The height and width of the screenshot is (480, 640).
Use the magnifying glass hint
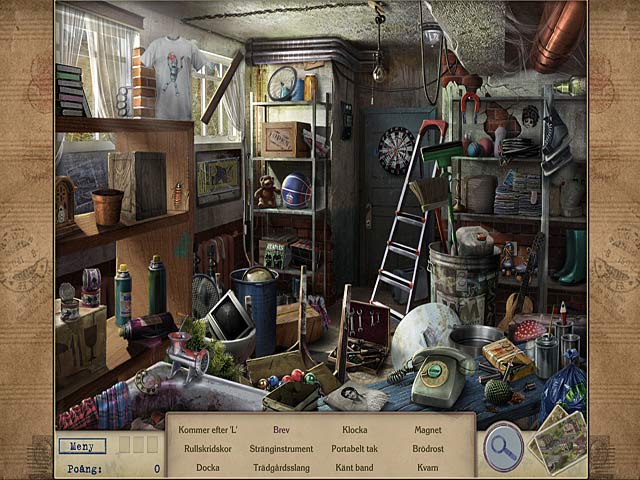(503, 446)
